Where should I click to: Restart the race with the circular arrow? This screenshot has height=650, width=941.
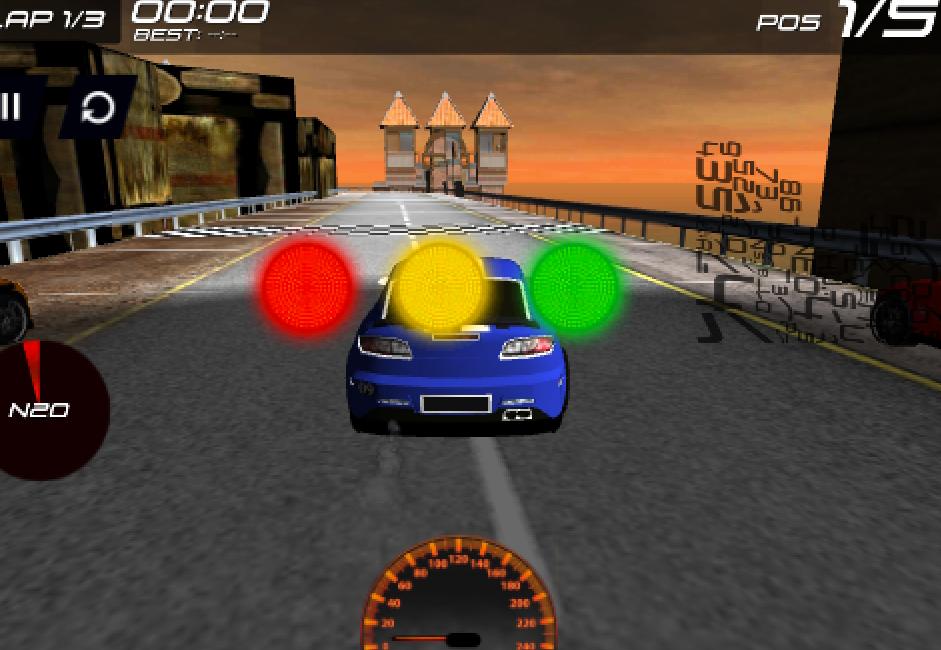pos(98,107)
